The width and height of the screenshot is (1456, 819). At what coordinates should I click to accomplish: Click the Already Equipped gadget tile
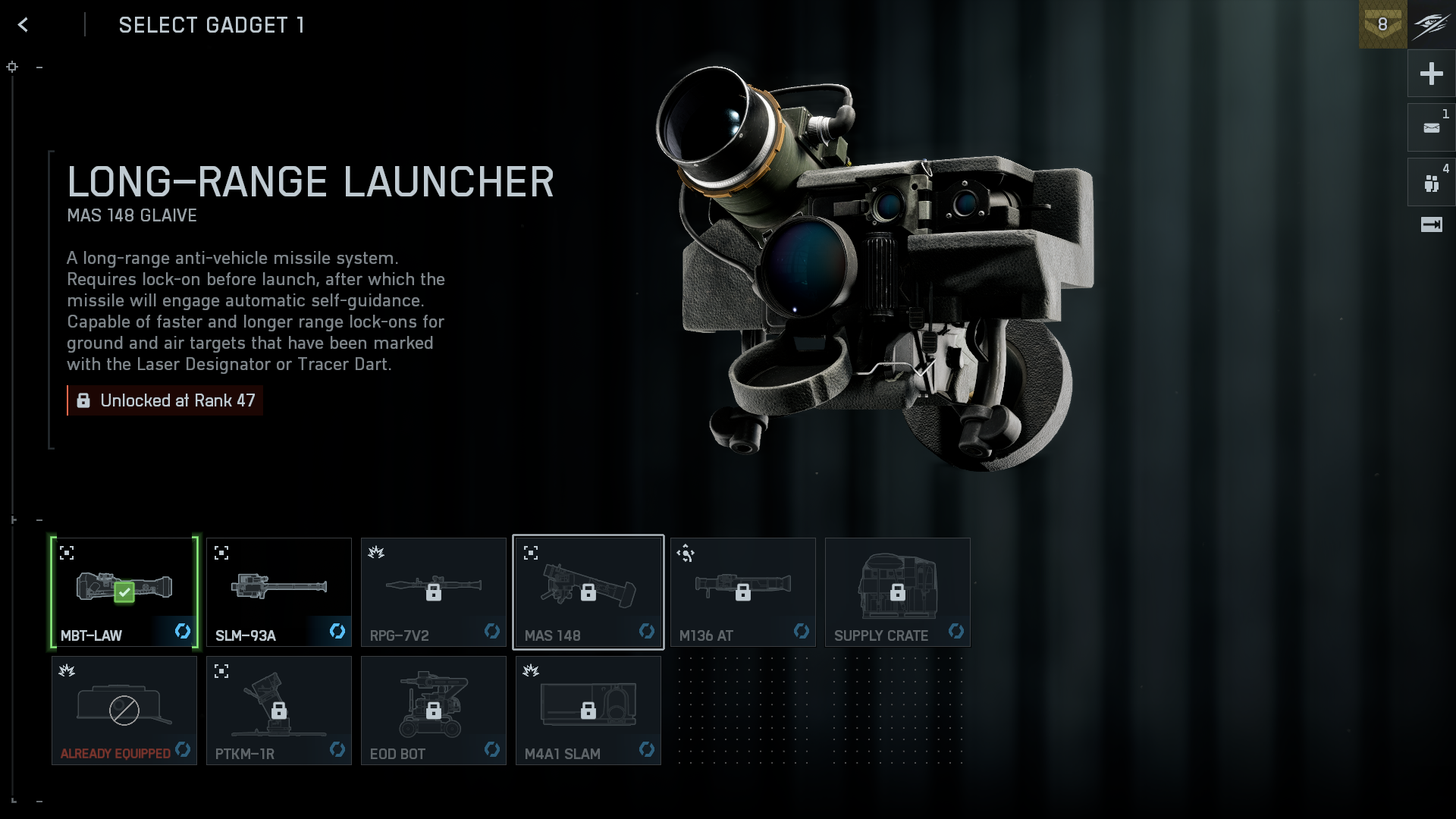click(x=124, y=711)
